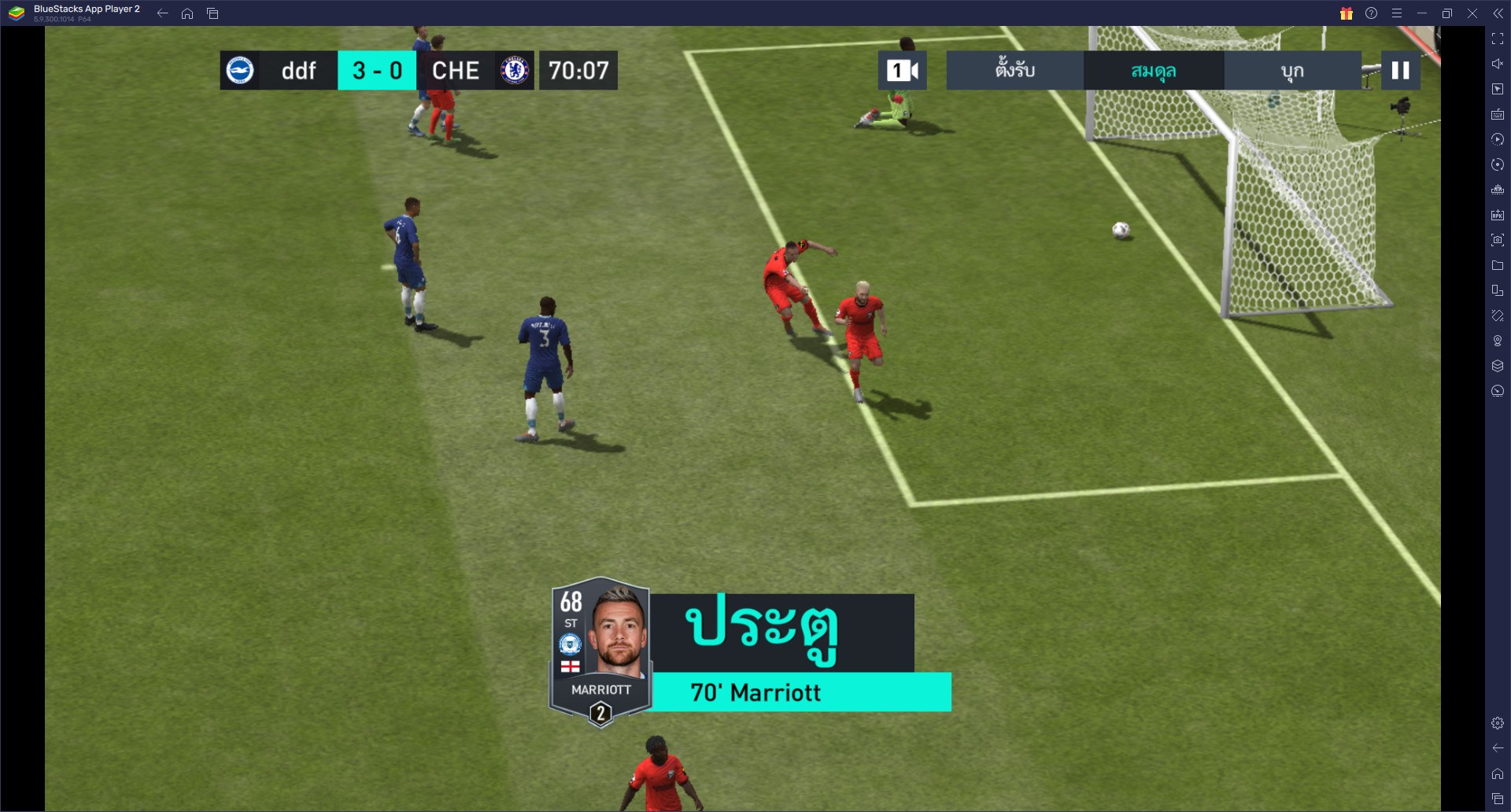Viewport: 1511px width, 812px height.
Task: Collapse the side toolbar with the chevron
Action: point(1499,12)
